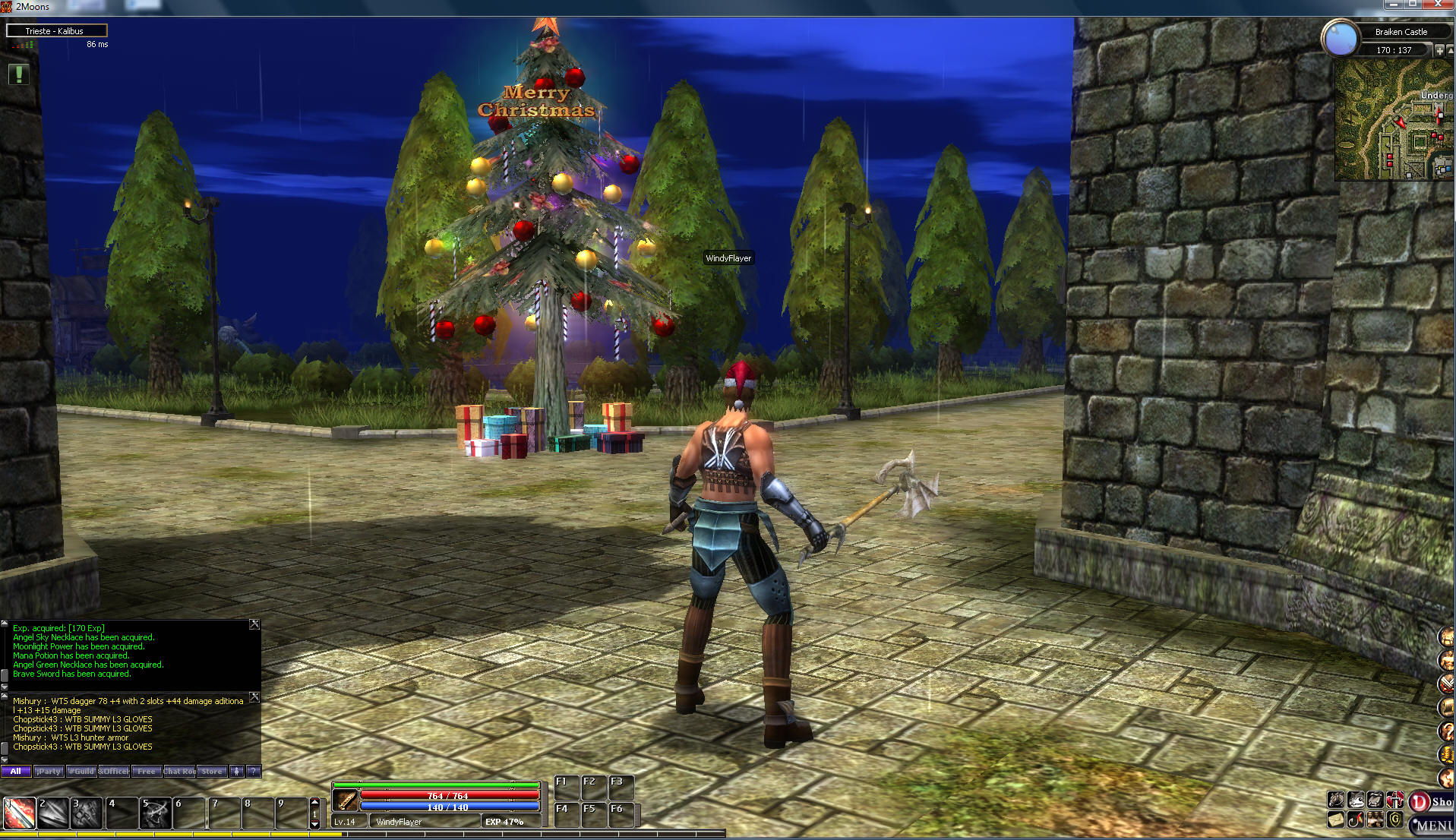
Task: Minimize the 2Moons game window
Action: pos(1392,5)
